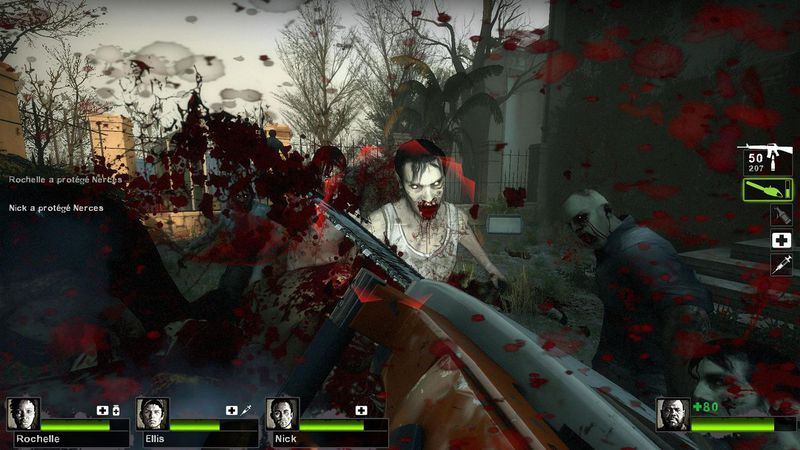Click Ellis's portrait in the team panel
800x450 pixels.
(152, 414)
